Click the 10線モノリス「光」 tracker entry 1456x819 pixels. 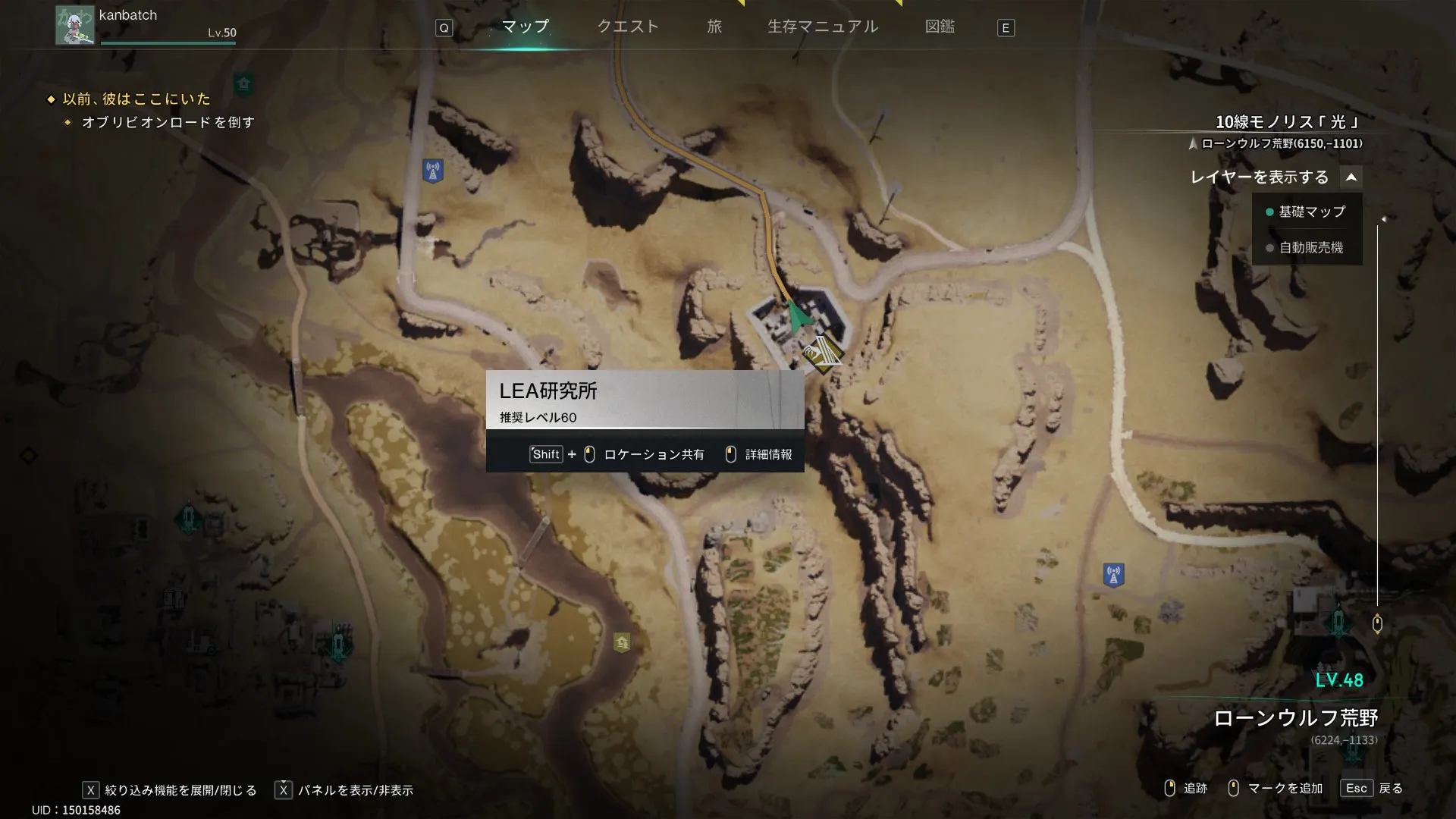point(1287,122)
